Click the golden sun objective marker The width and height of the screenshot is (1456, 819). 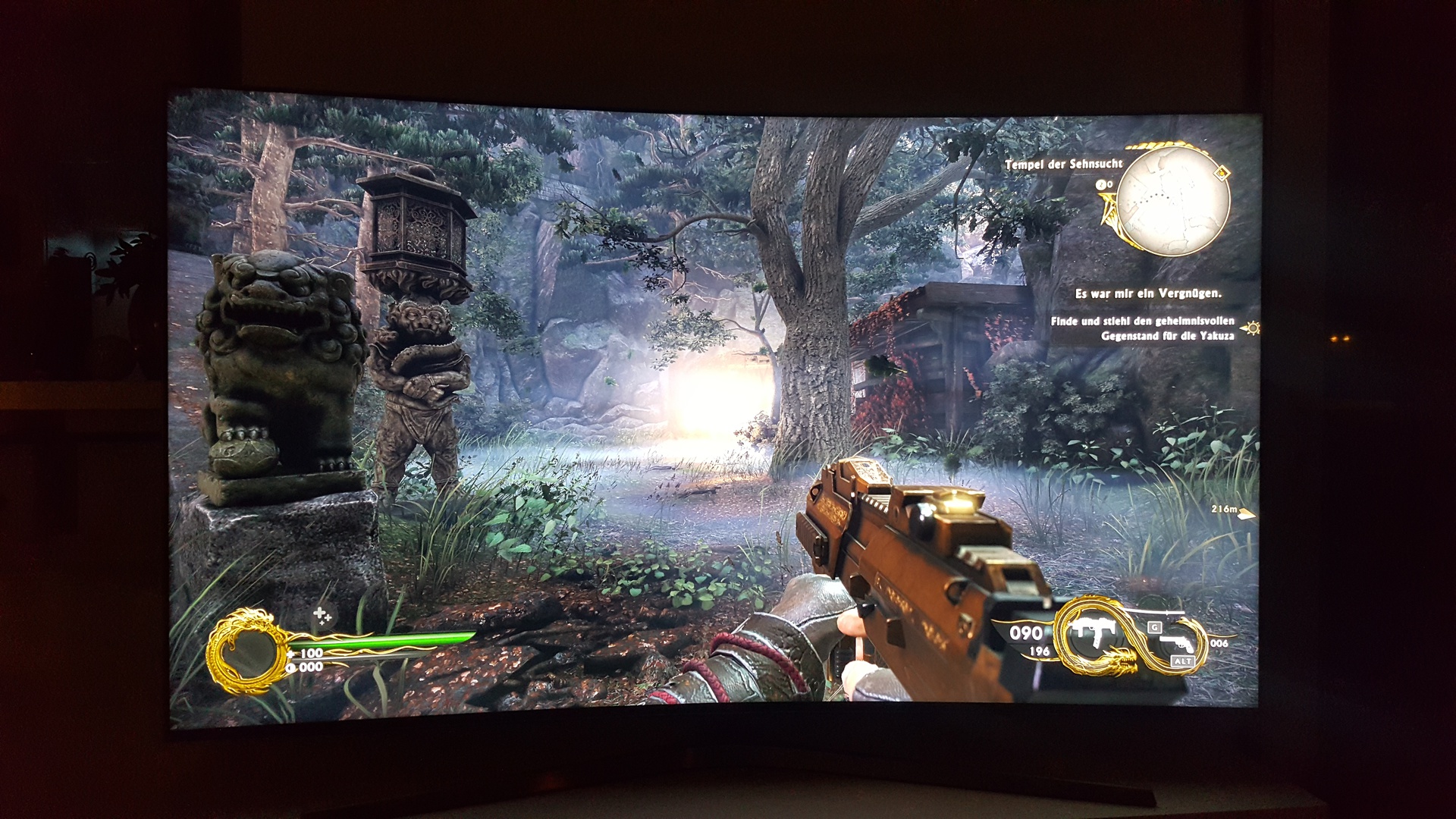pos(1250,328)
